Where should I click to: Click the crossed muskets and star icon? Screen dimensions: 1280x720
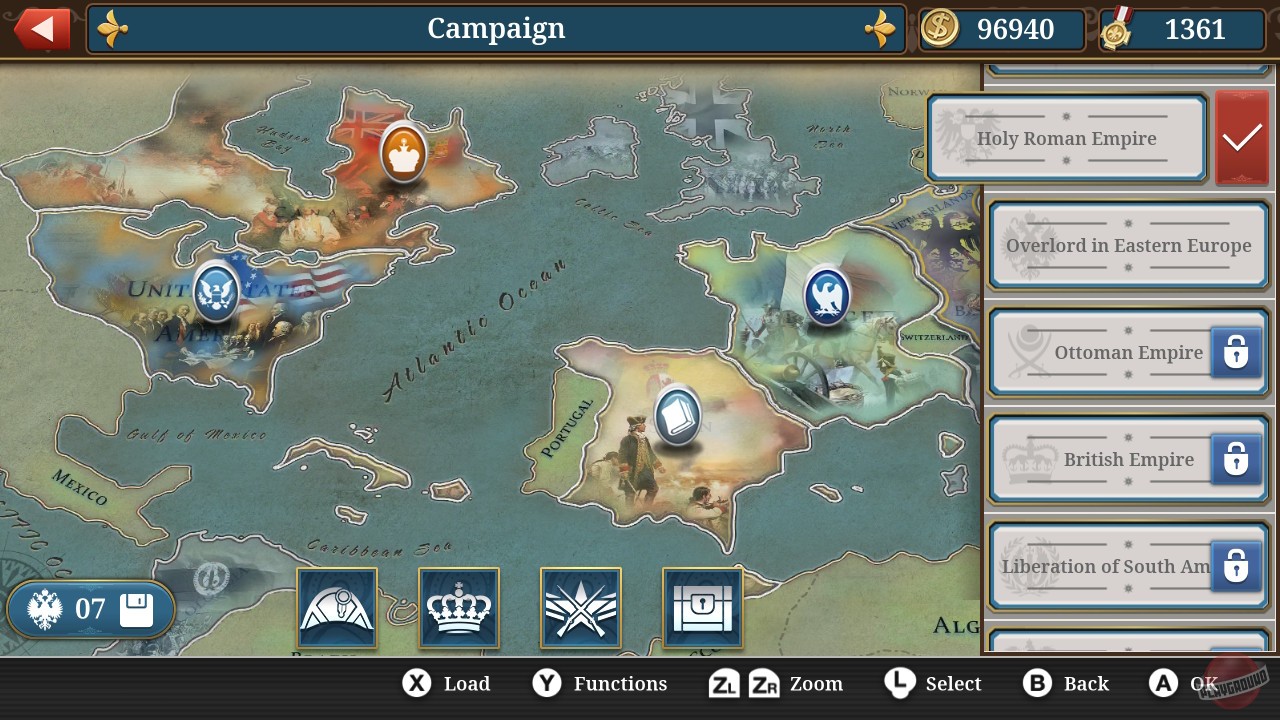(580, 607)
